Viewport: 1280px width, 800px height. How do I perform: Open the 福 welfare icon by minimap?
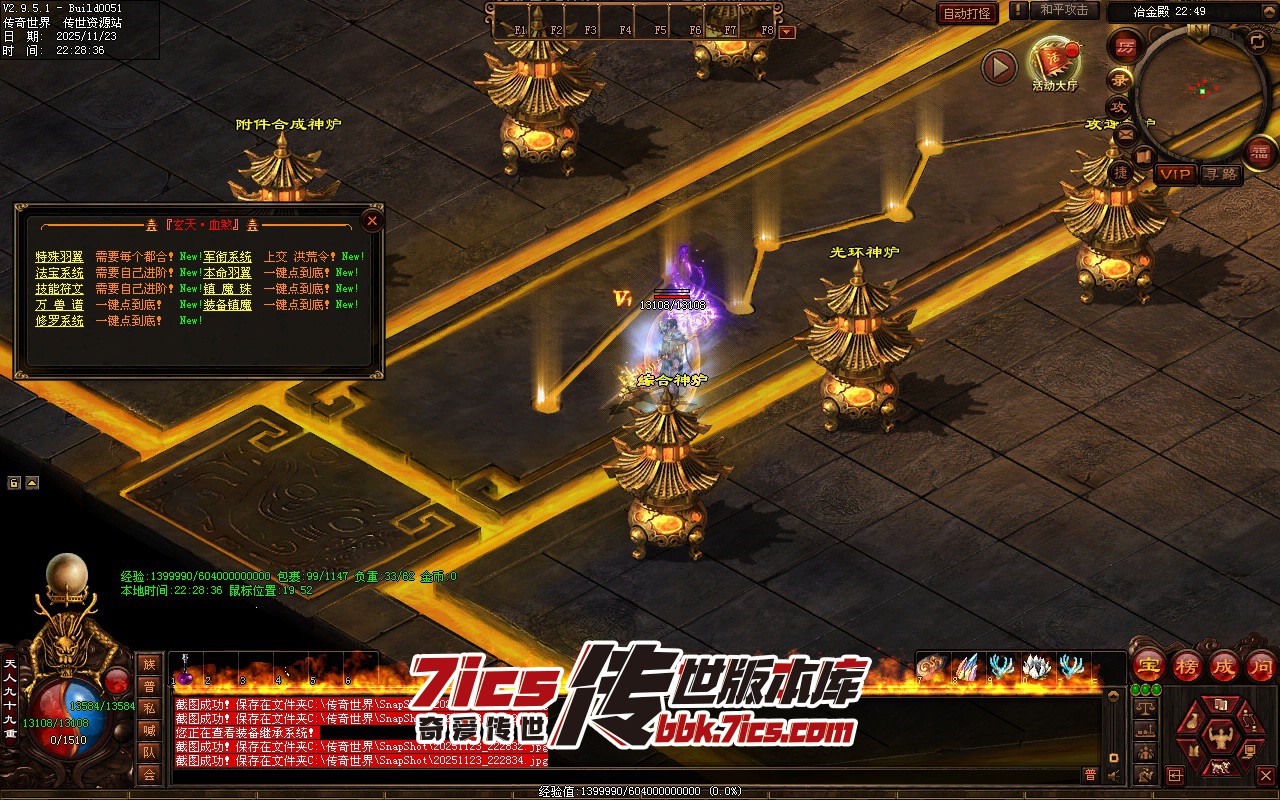pyautogui.click(x=1260, y=152)
